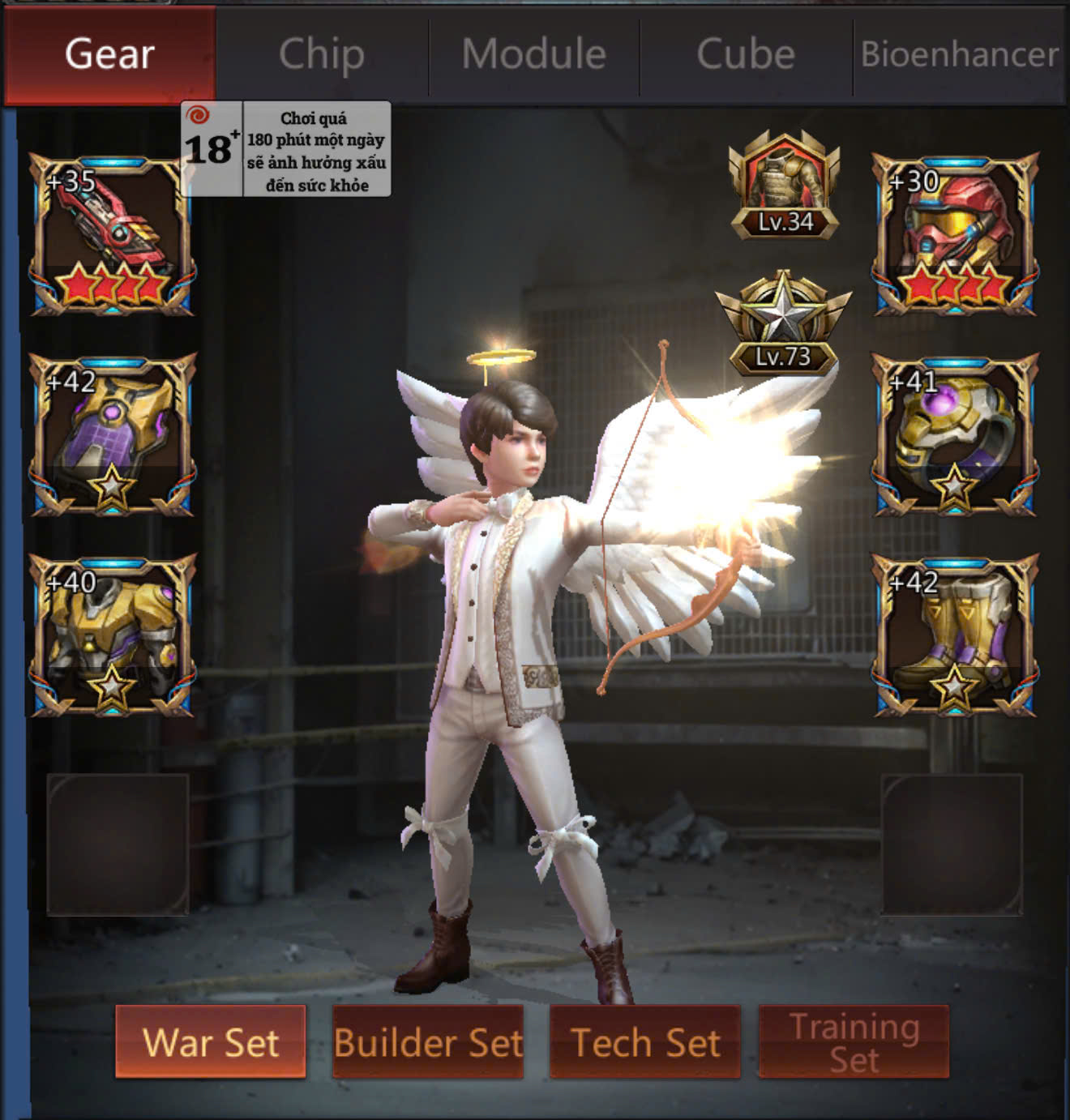1070x1120 pixels.
Task: Choose the +40 gold chest armor slot
Action: click(x=113, y=635)
